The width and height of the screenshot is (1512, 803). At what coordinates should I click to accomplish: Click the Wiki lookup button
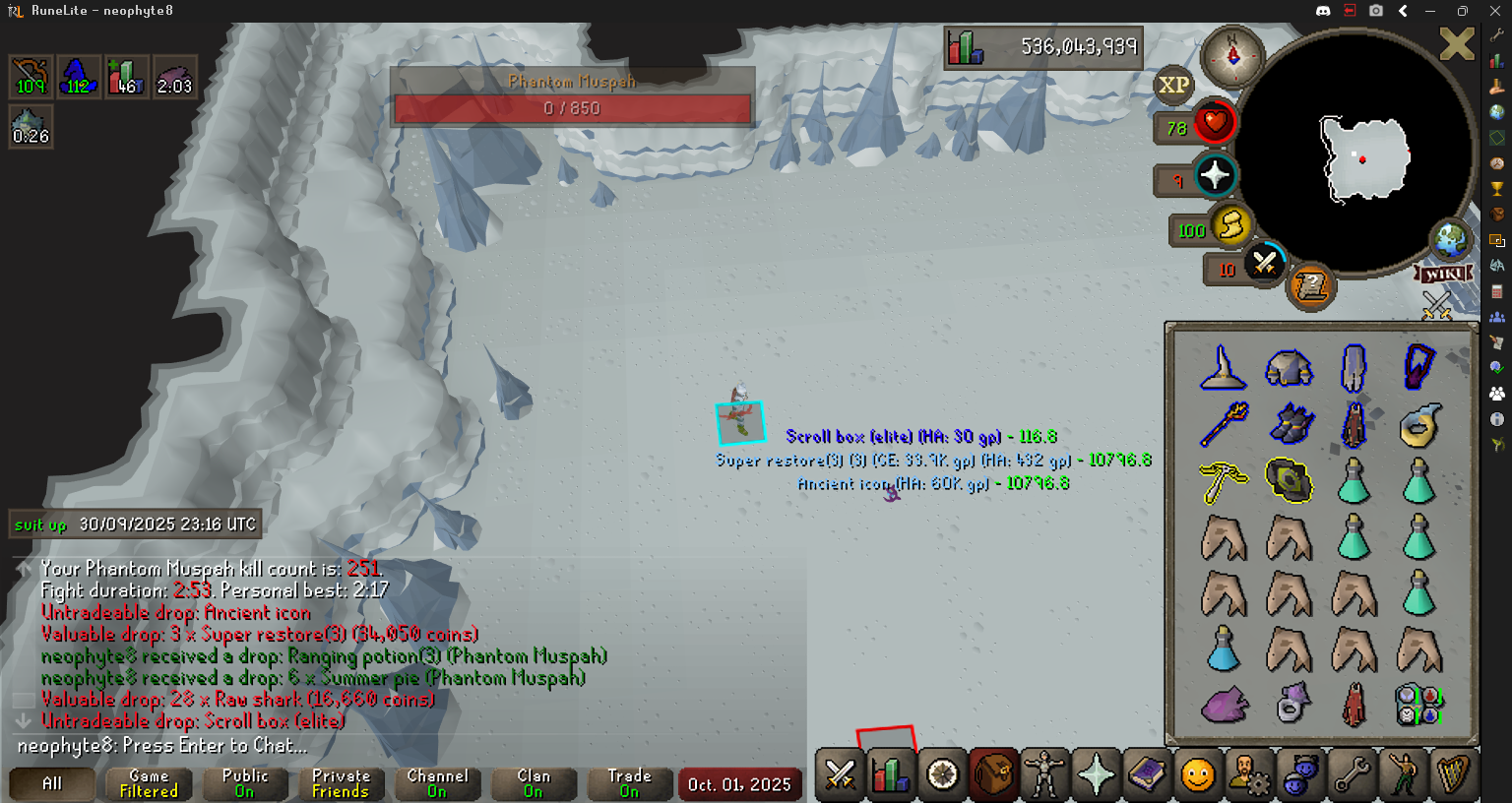coord(1443,274)
